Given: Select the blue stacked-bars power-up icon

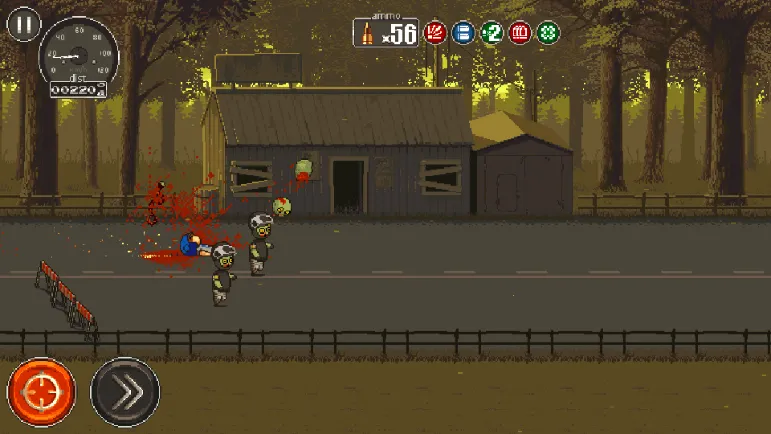Looking at the screenshot, I should point(463,32).
